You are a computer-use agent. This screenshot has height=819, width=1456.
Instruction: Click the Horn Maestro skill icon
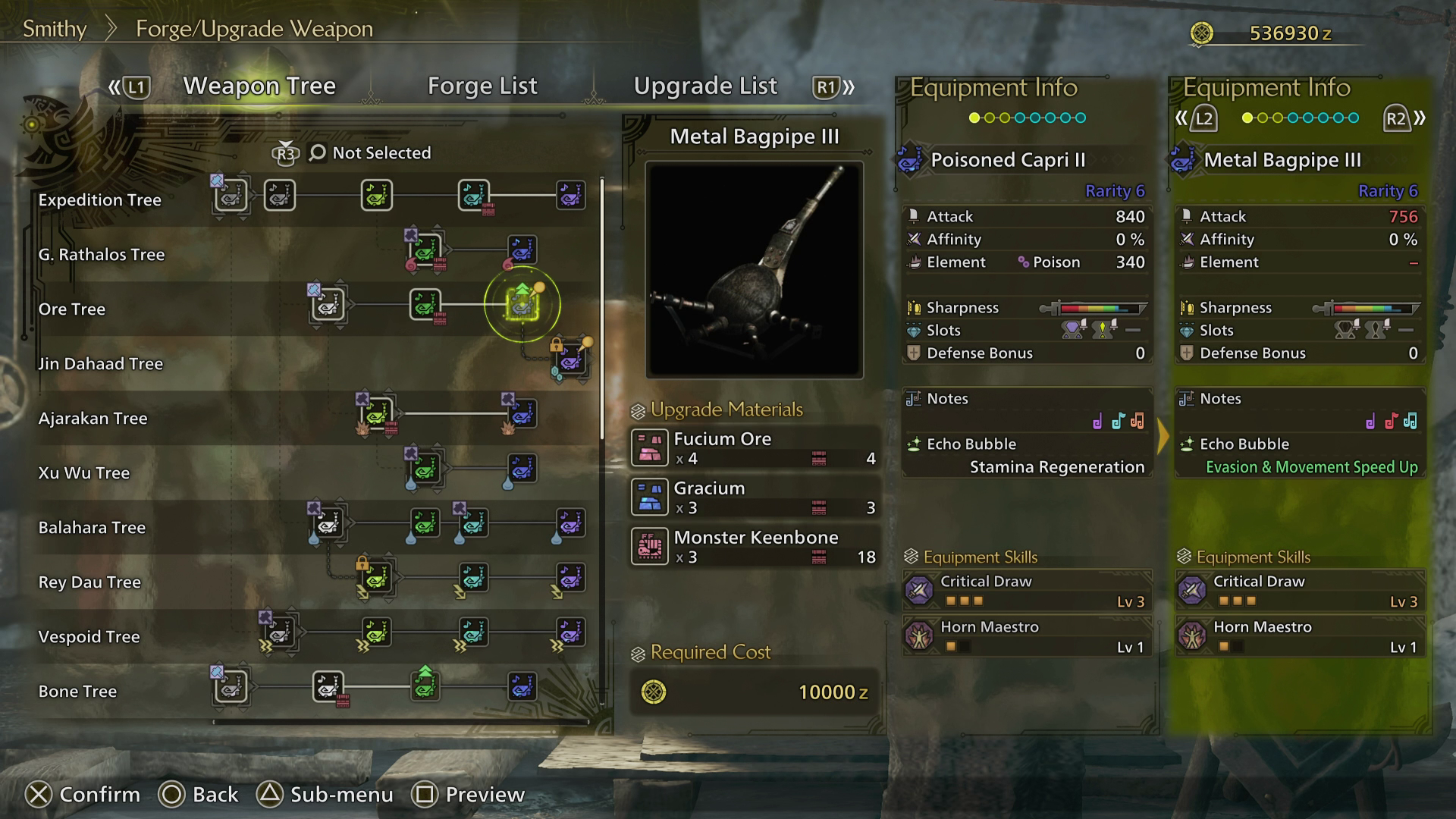[920, 637]
